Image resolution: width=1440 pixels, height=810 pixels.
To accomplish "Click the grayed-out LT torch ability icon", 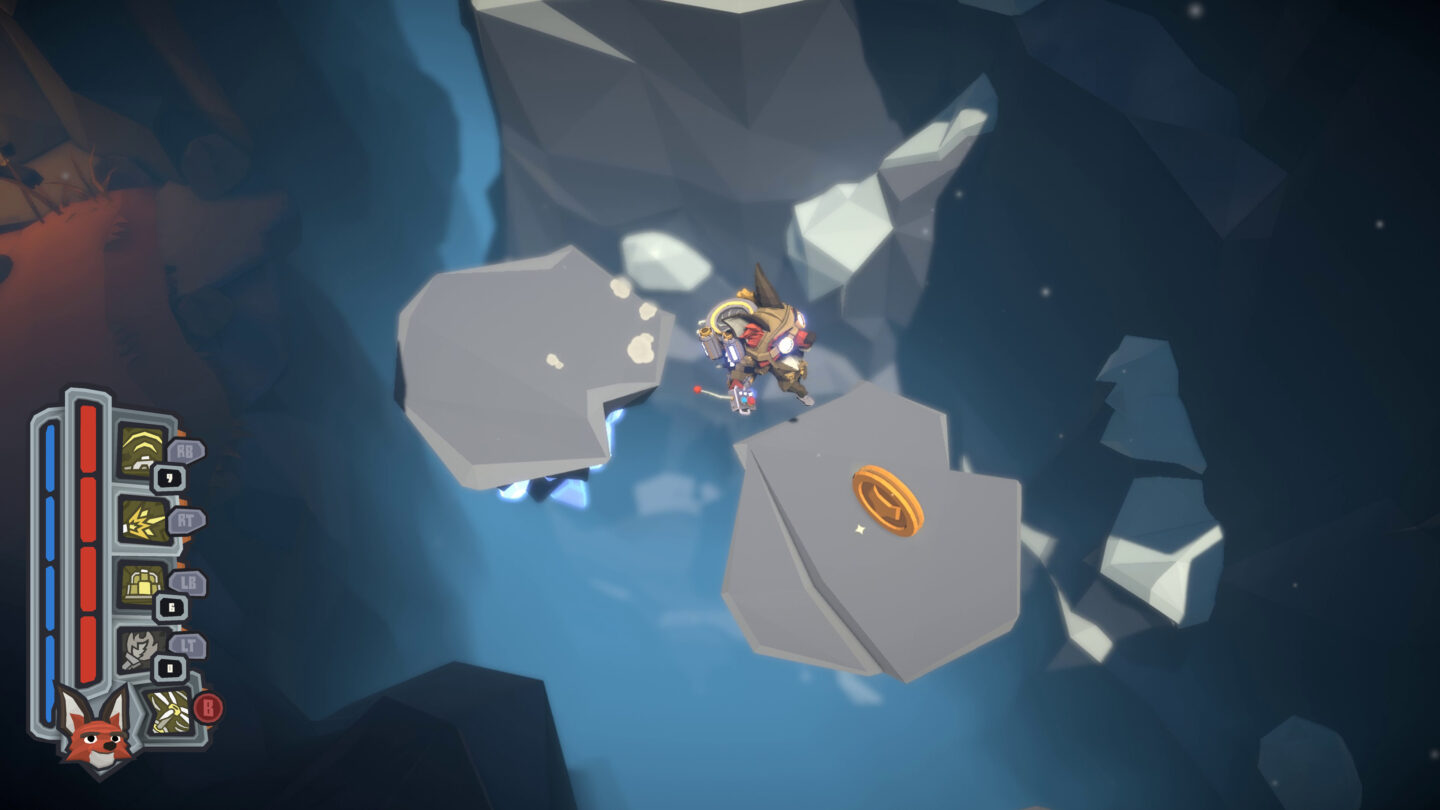I will click(x=140, y=648).
